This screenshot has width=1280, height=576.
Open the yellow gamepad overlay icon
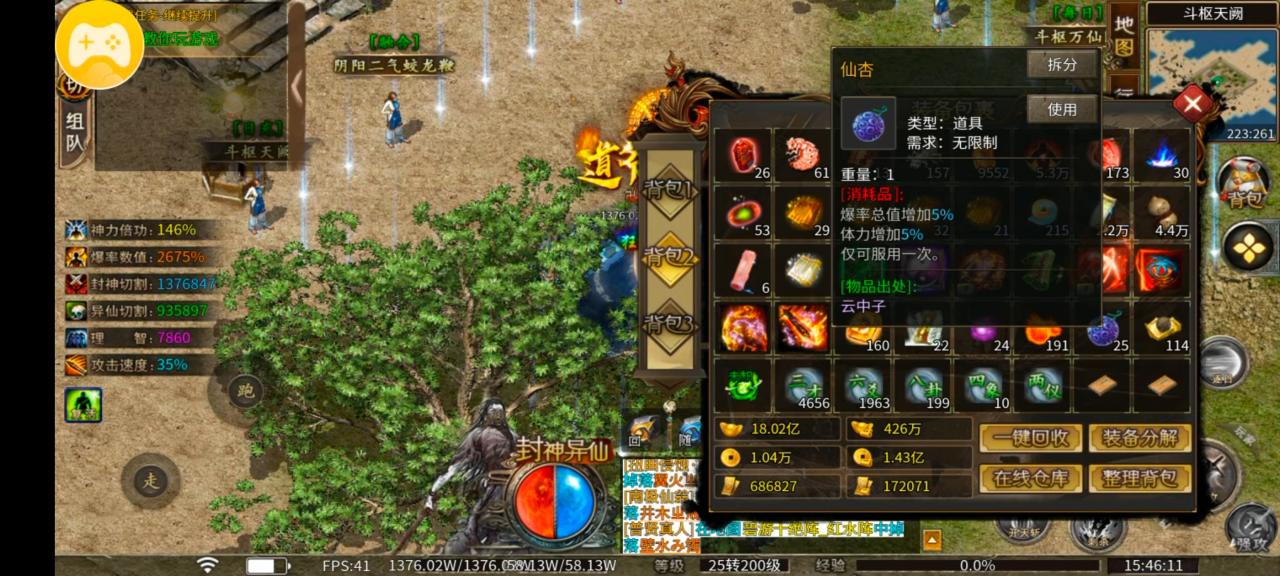[99, 45]
